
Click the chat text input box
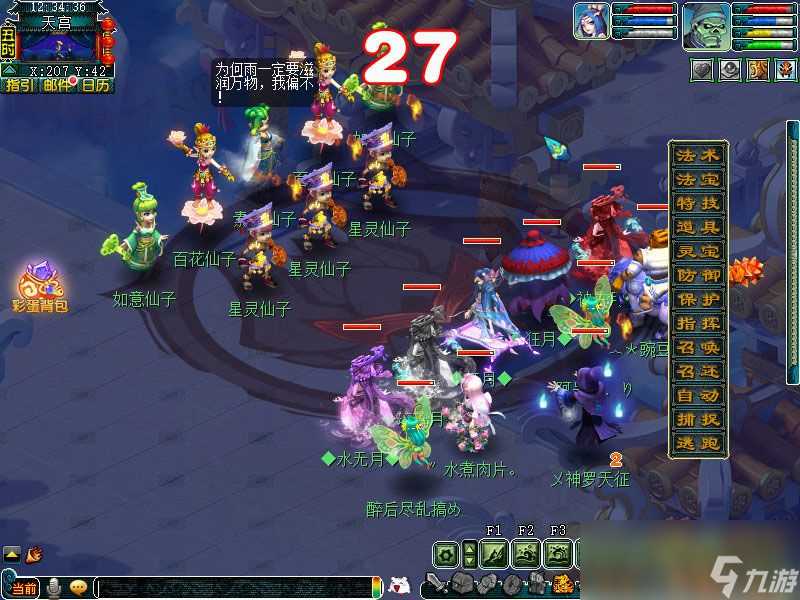click(x=230, y=587)
